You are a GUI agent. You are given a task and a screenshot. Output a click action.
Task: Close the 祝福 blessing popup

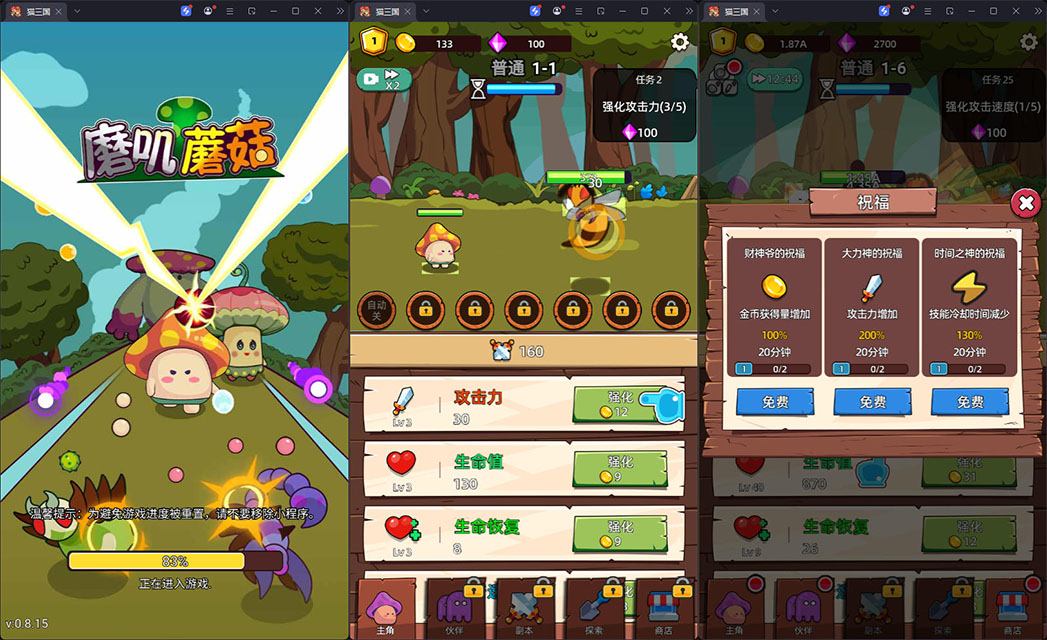pyautogui.click(x=1025, y=204)
